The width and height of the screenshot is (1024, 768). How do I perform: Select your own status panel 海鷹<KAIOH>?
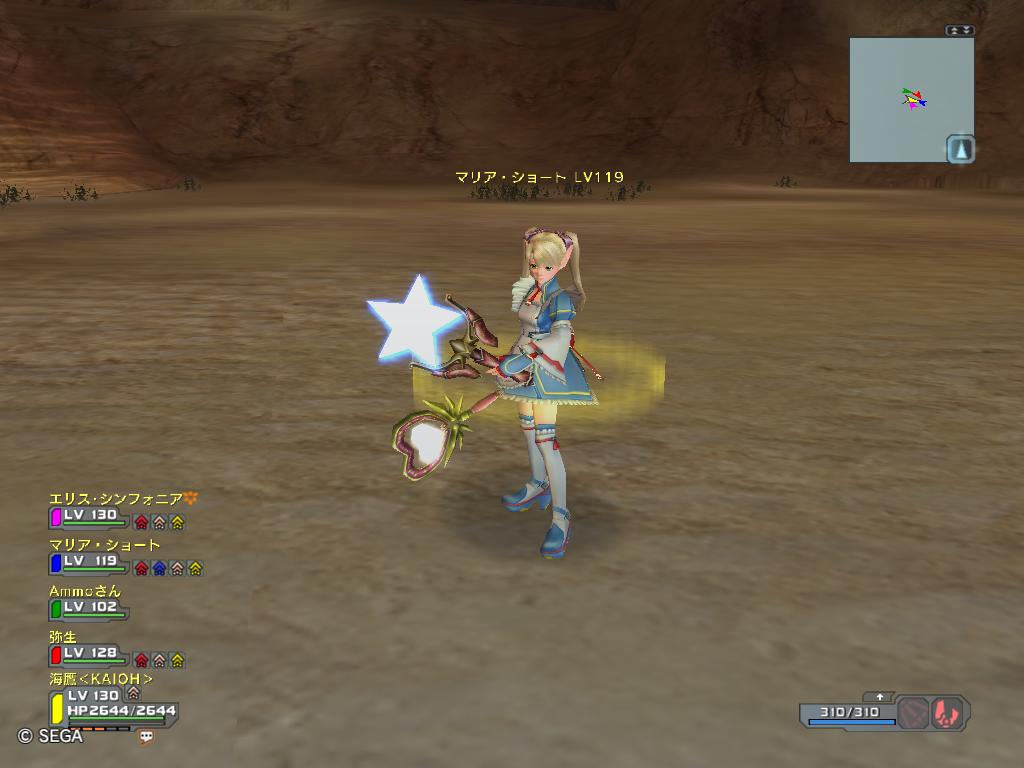101,680
